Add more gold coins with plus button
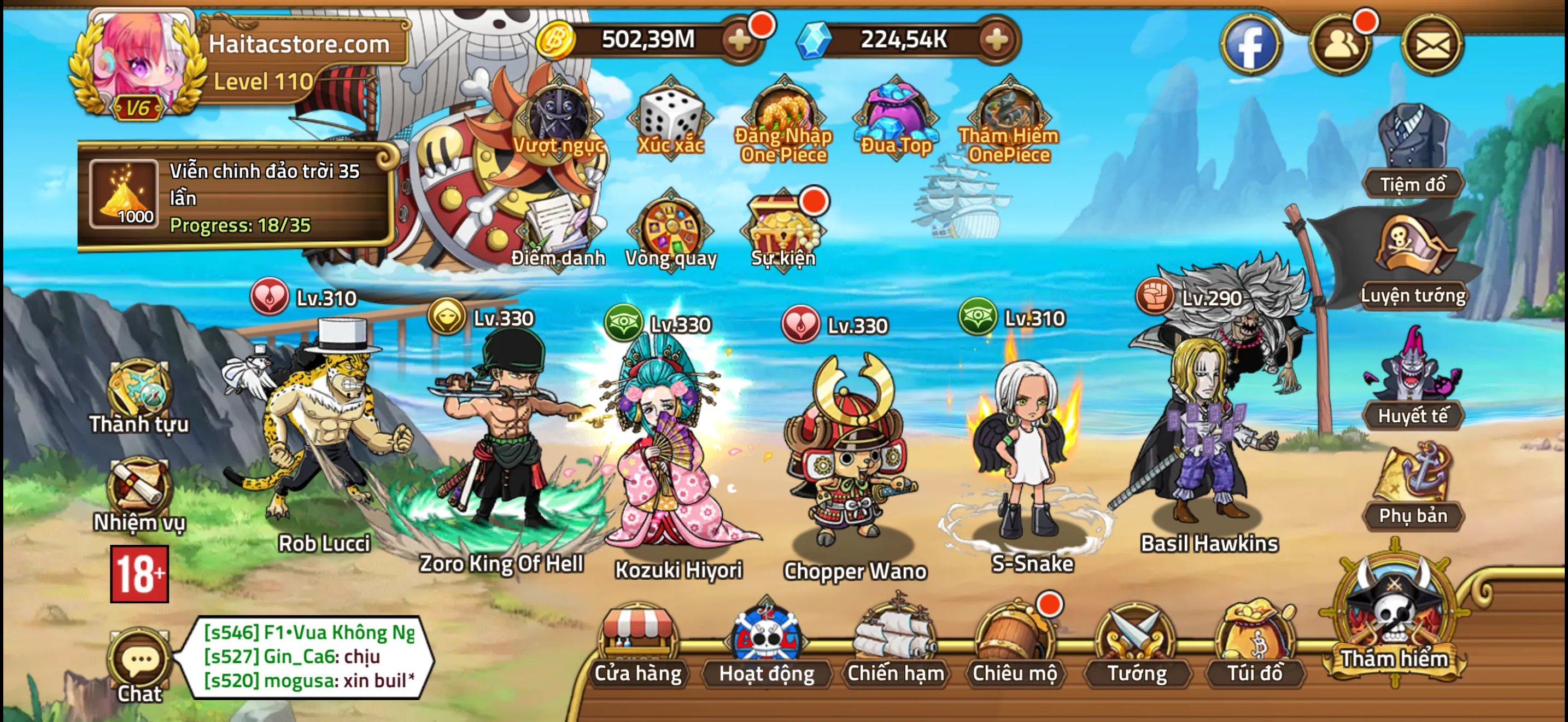 (x=740, y=41)
